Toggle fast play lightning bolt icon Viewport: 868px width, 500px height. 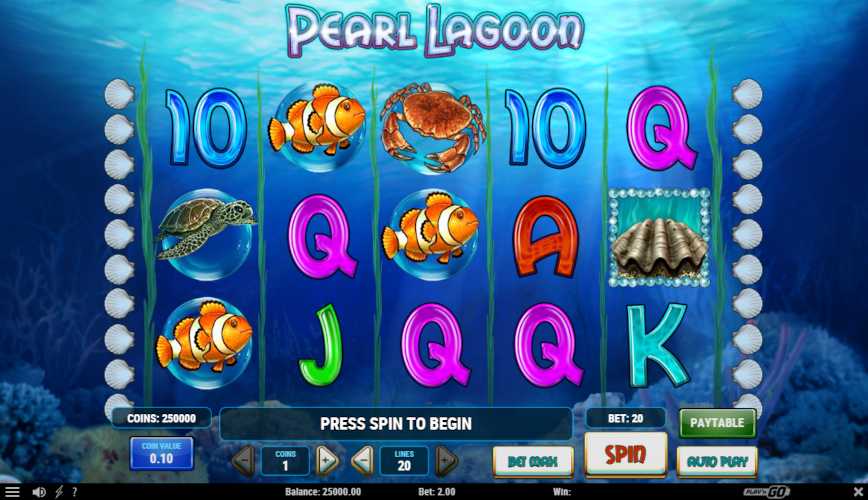pos(59,492)
